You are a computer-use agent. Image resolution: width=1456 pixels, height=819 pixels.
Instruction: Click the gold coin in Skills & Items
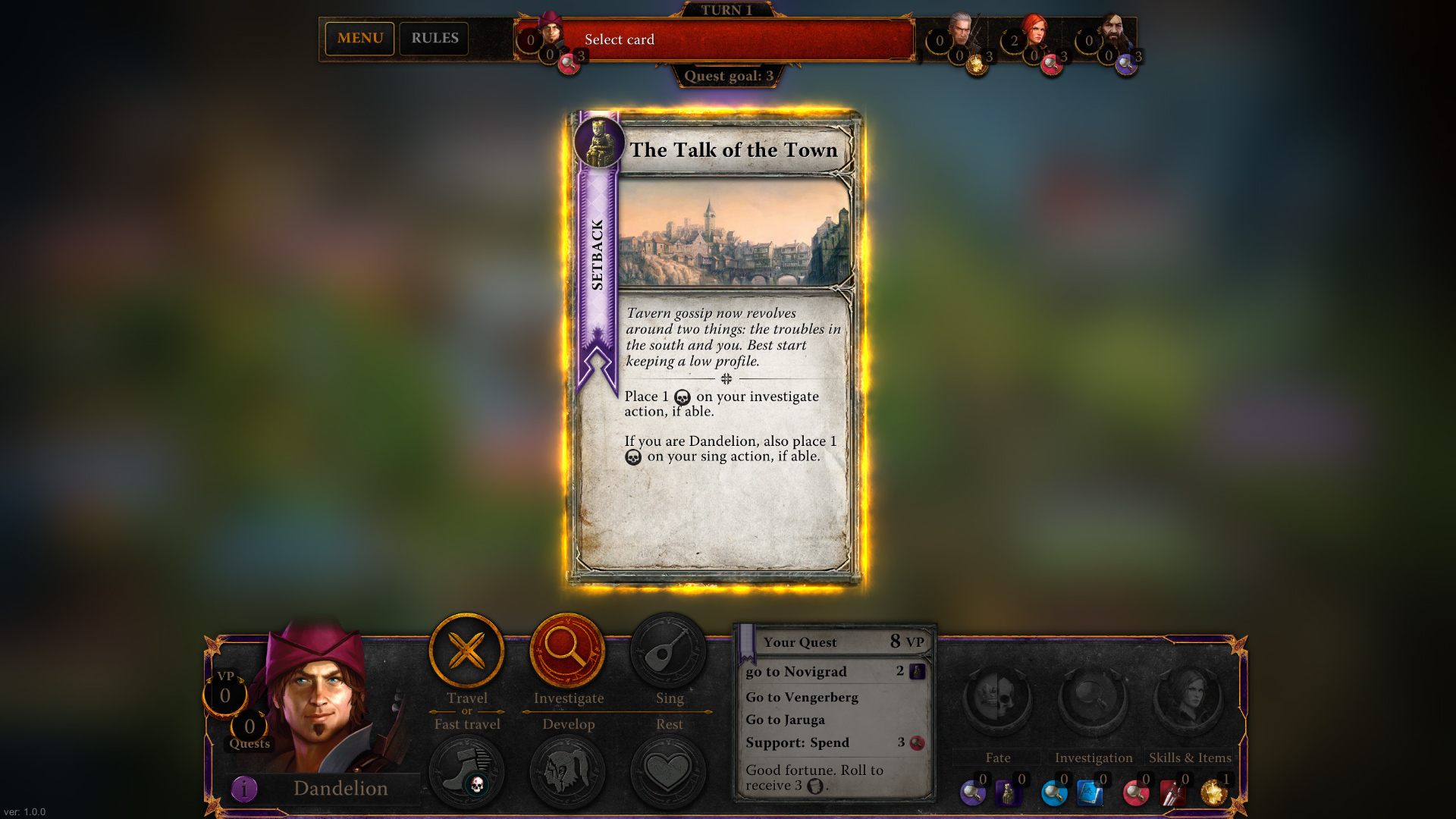pyautogui.click(x=1213, y=792)
